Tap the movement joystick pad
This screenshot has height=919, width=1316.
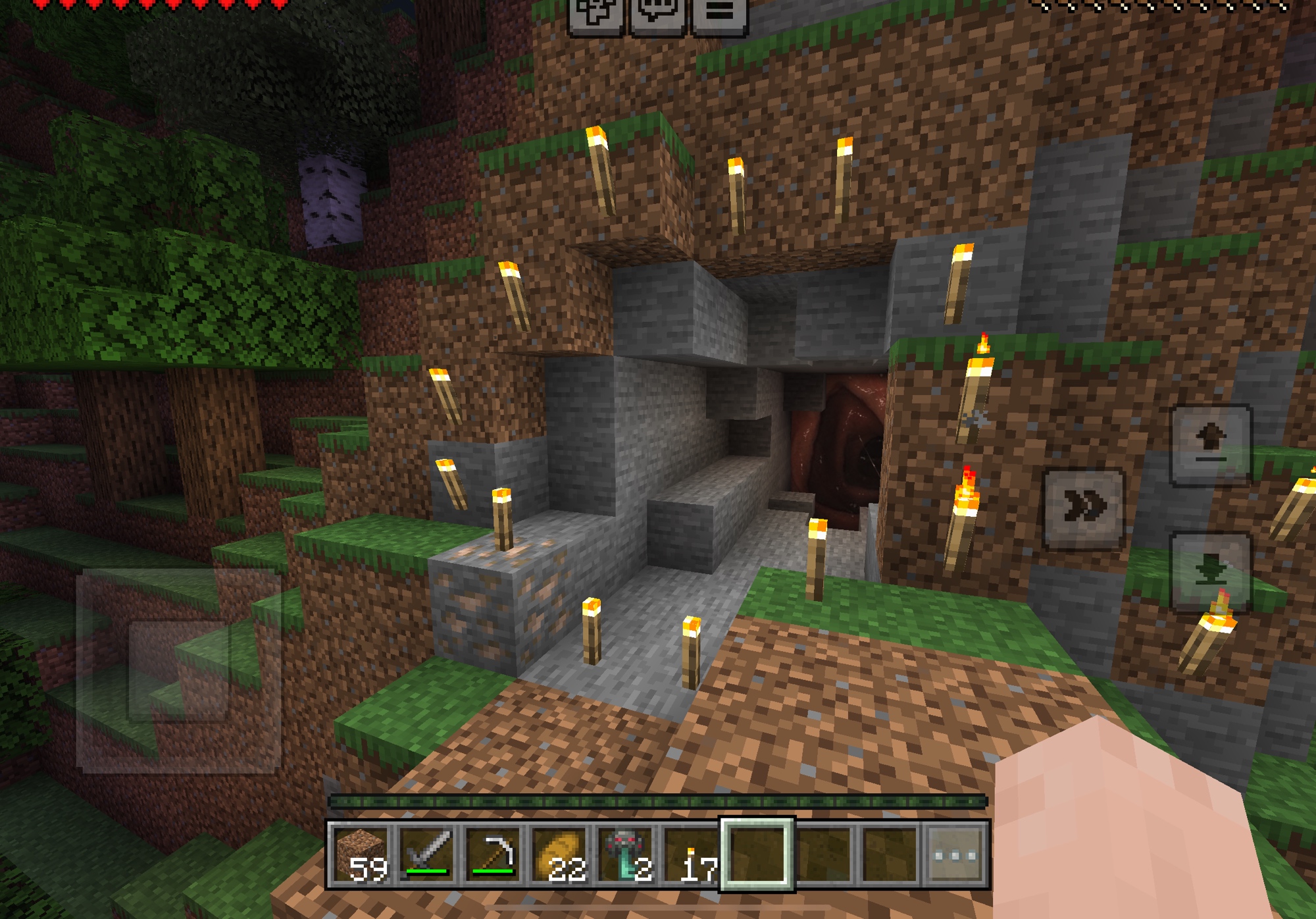pyautogui.click(x=179, y=670)
